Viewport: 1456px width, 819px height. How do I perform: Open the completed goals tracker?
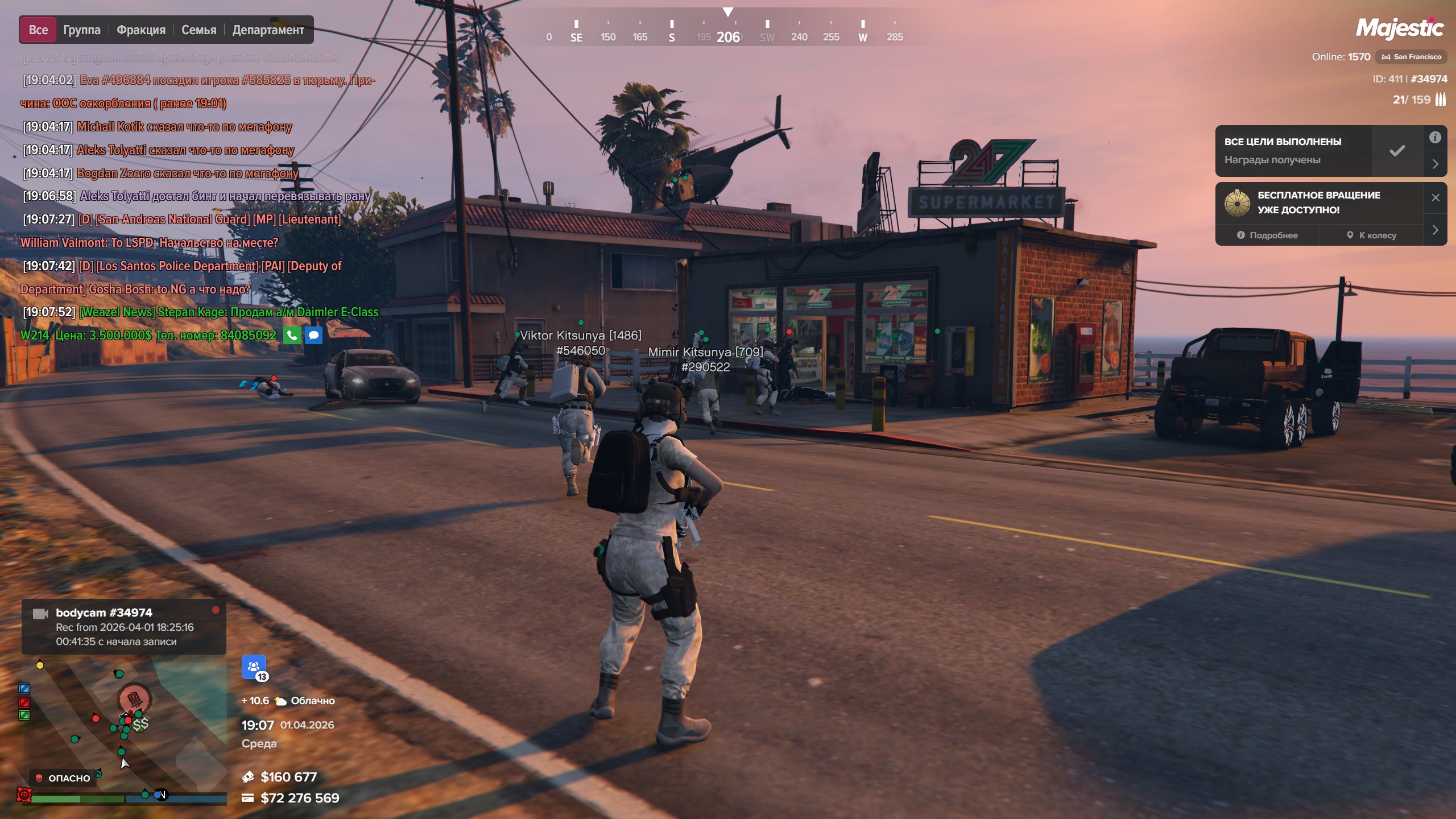point(1293,151)
